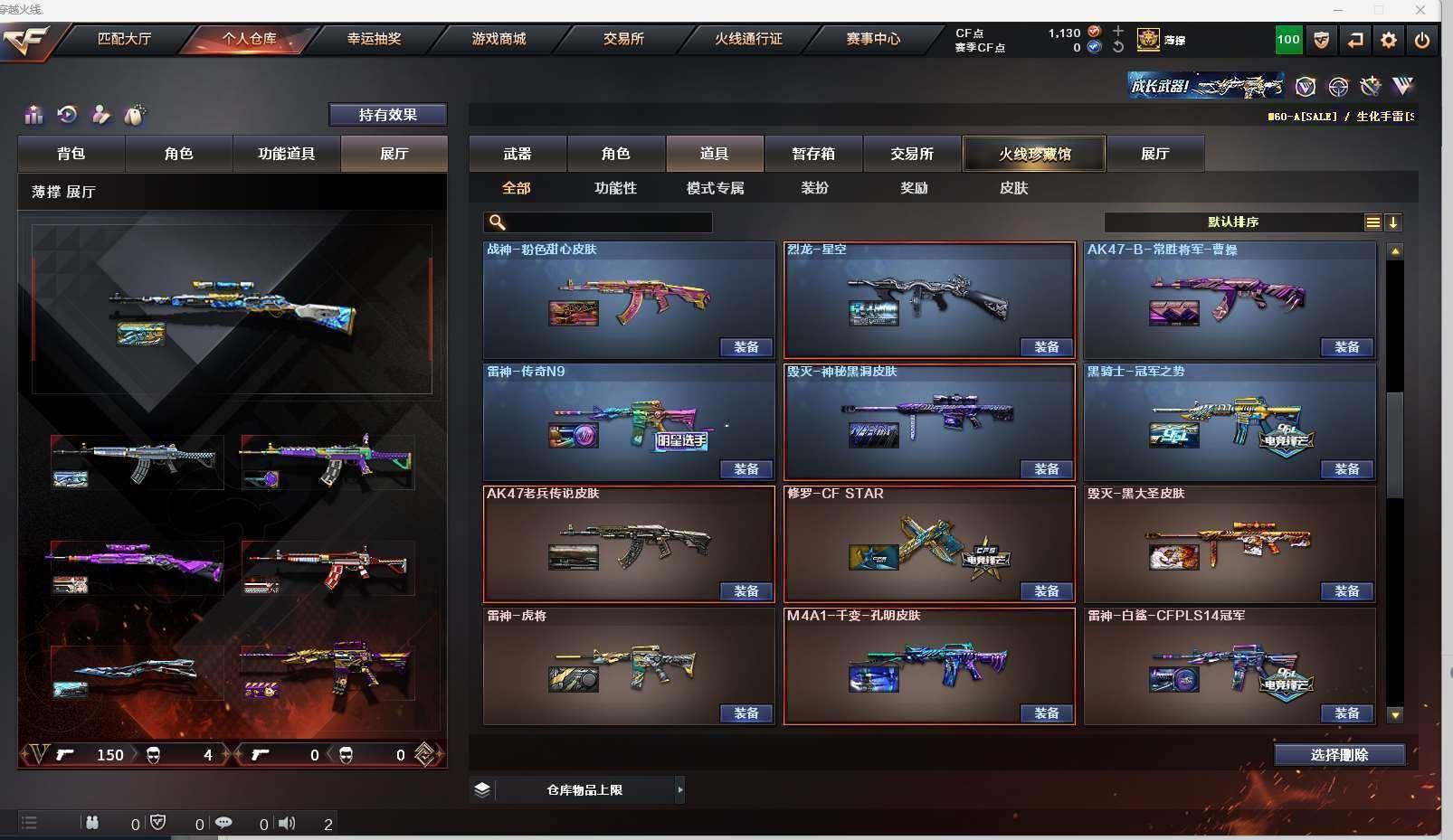Open the 匹配大厅 lobby menu

124,39
